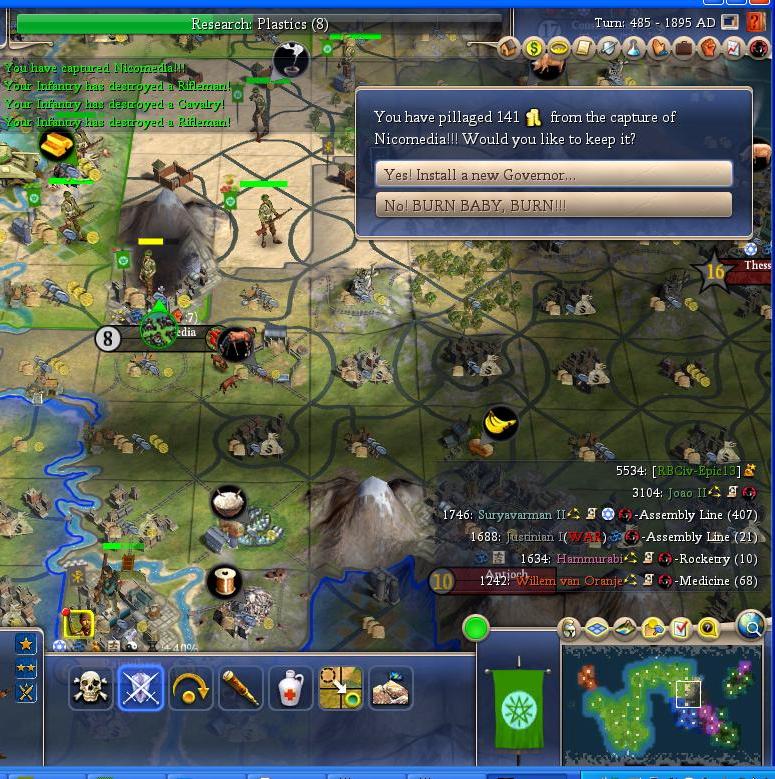Screen dimensions: 775x779
Task: Choose 'Yes! Install a new Governor...'
Action: click(553, 175)
